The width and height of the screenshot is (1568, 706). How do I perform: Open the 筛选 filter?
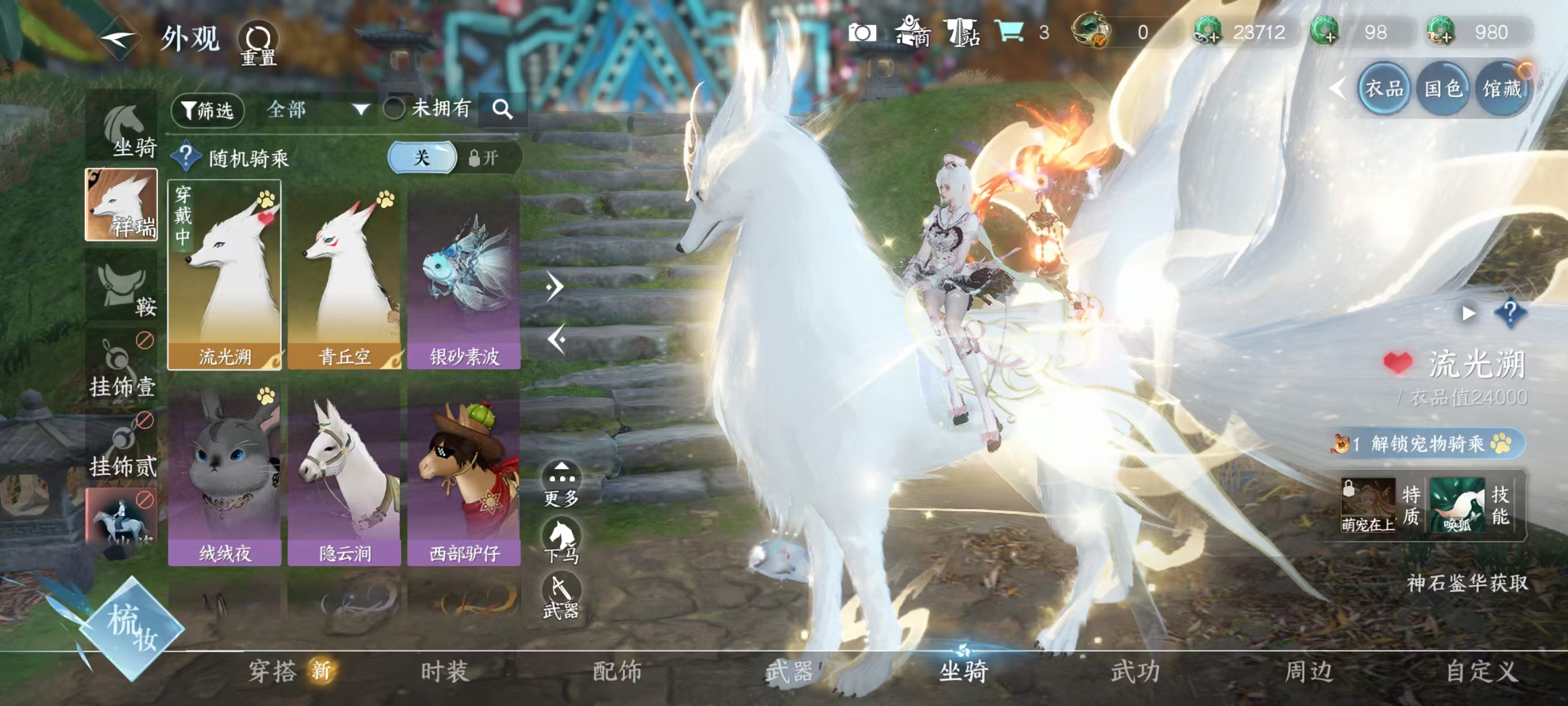coord(208,110)
